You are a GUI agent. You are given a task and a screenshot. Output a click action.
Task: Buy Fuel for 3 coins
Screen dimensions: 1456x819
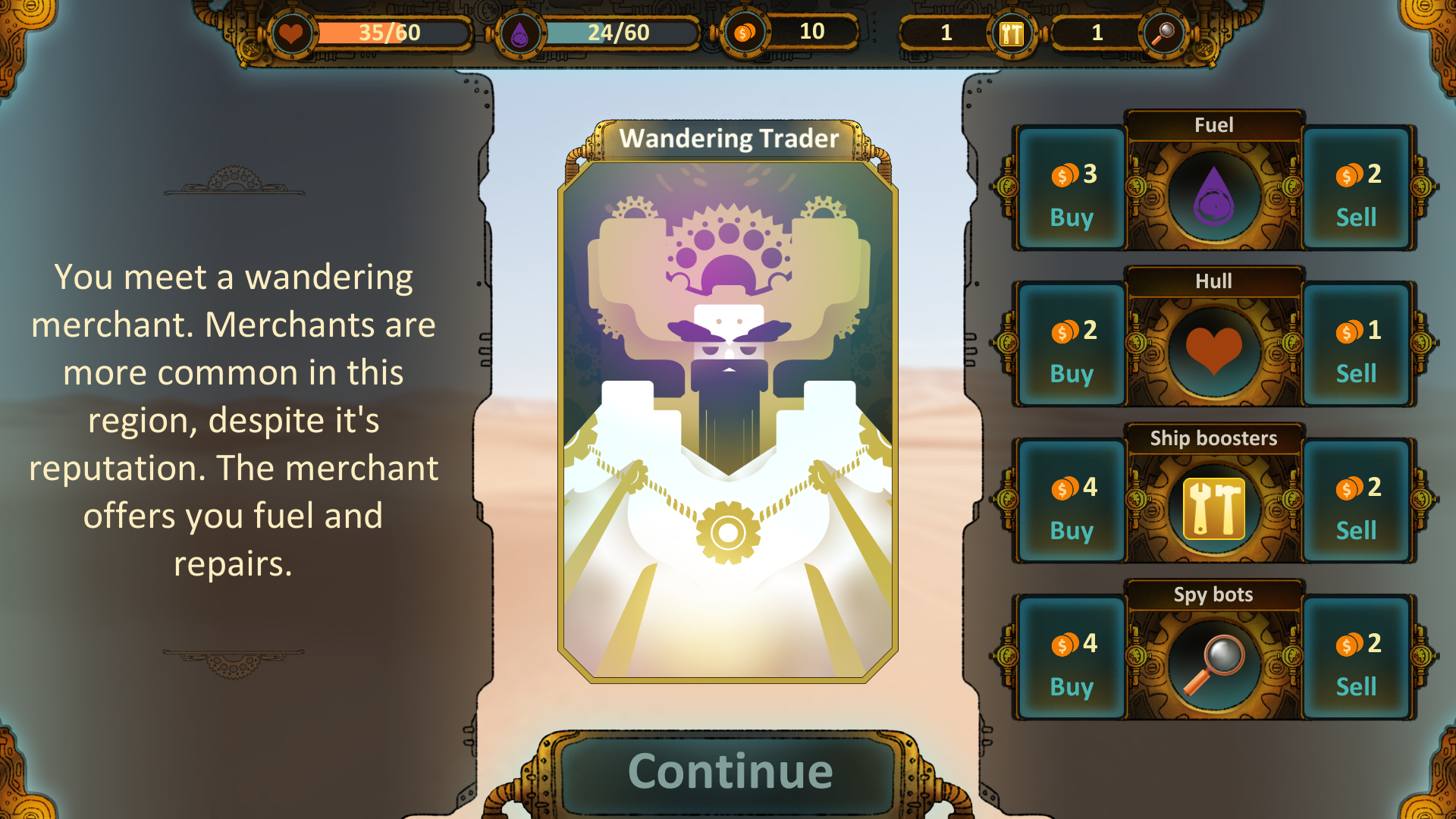1070,188
